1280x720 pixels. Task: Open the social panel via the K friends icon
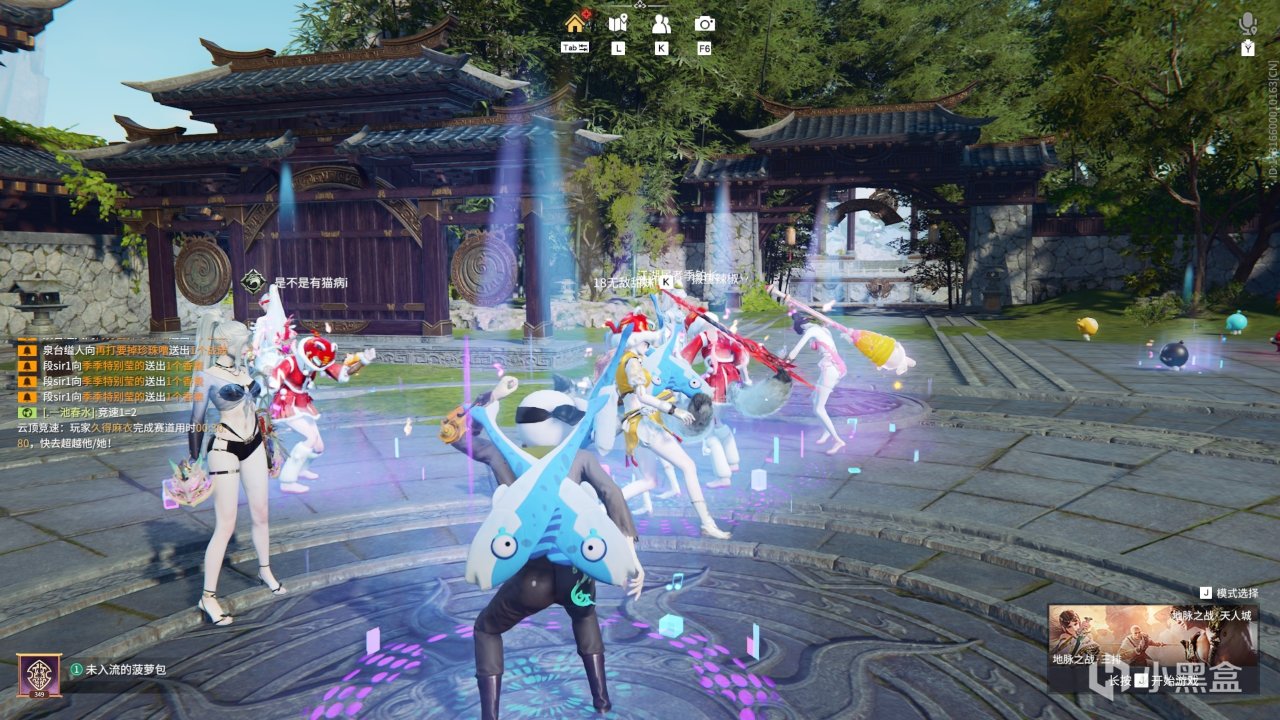pos(661,22)
